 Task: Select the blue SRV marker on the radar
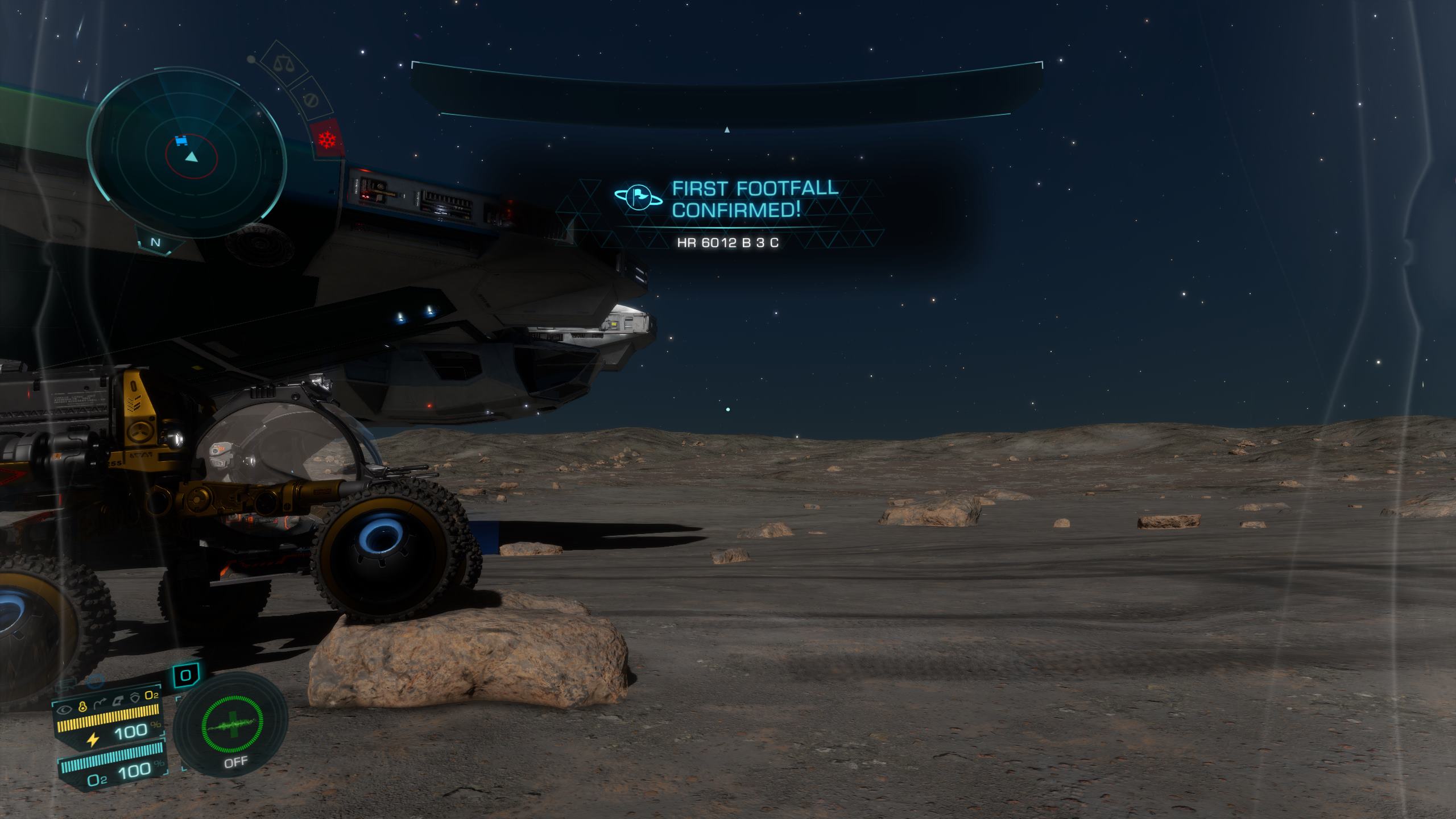click(181, 140)
